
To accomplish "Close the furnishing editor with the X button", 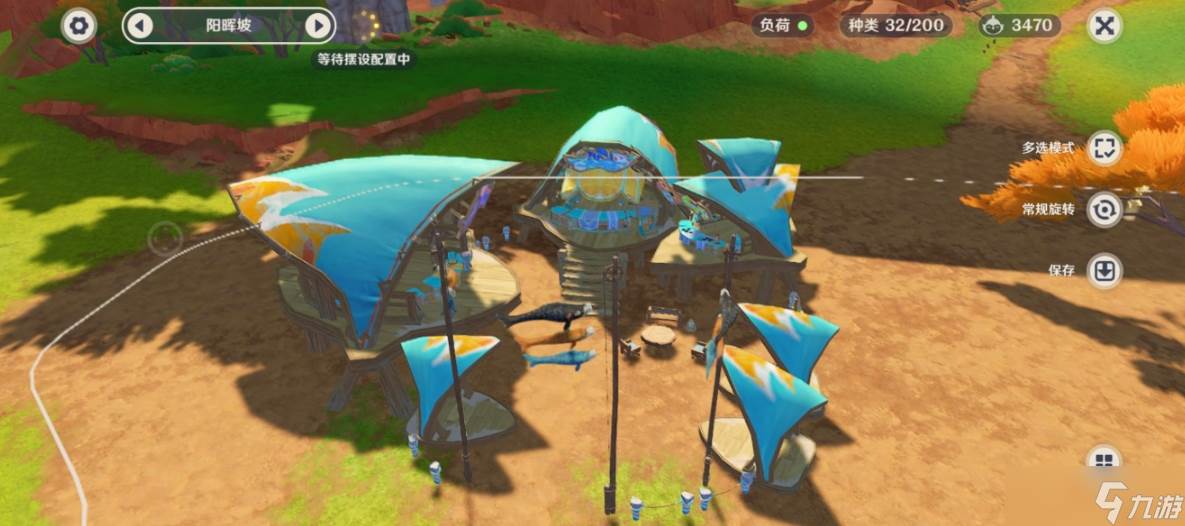I will click(x=1104, y=25).
